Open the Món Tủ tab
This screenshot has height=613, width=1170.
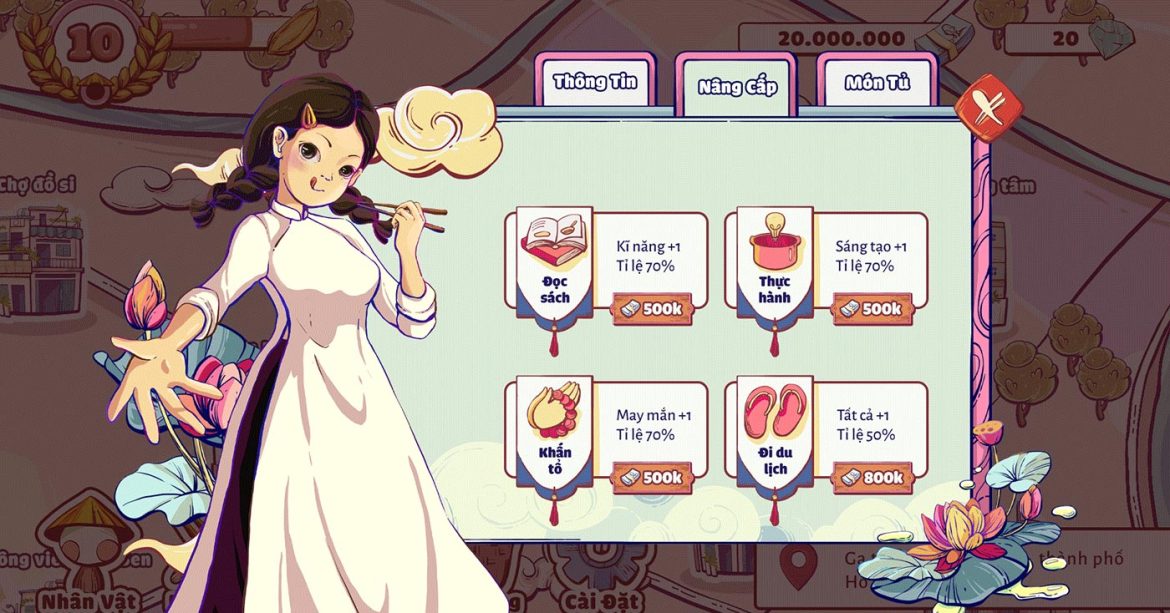pos(877,82)
